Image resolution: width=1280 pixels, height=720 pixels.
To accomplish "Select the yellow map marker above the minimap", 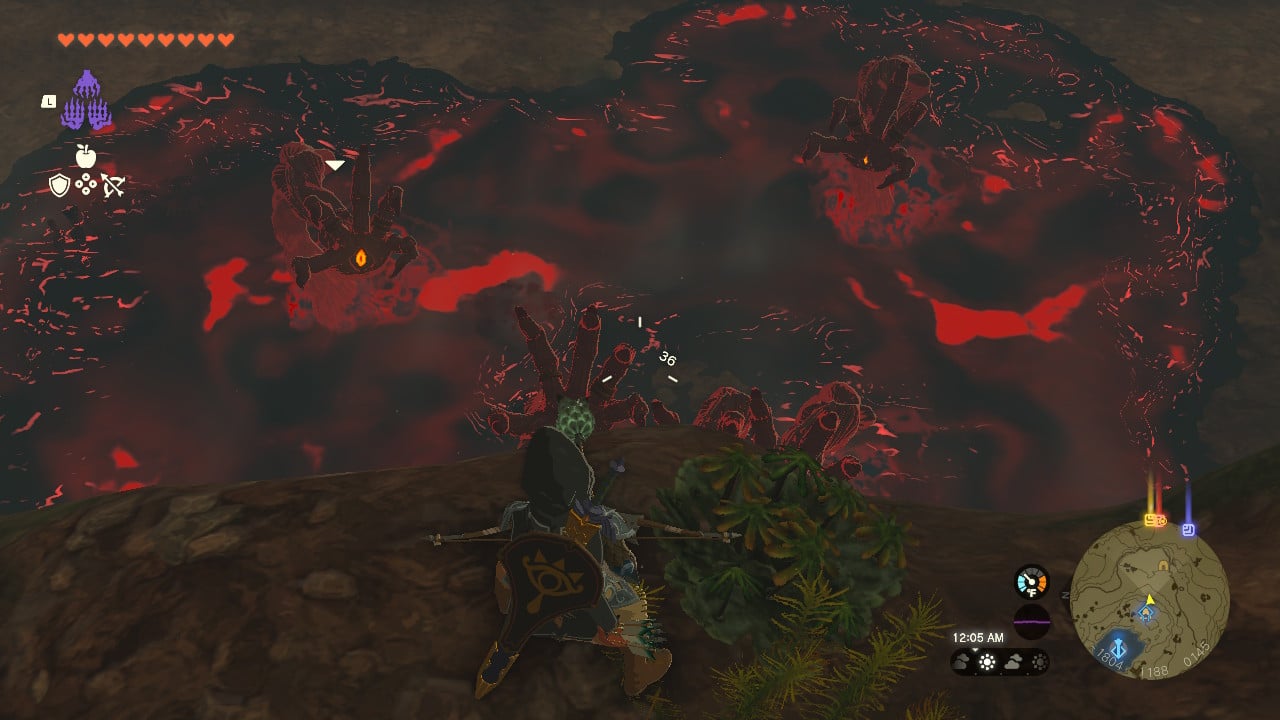I will pyautogui.click(x=1149, y=520).
